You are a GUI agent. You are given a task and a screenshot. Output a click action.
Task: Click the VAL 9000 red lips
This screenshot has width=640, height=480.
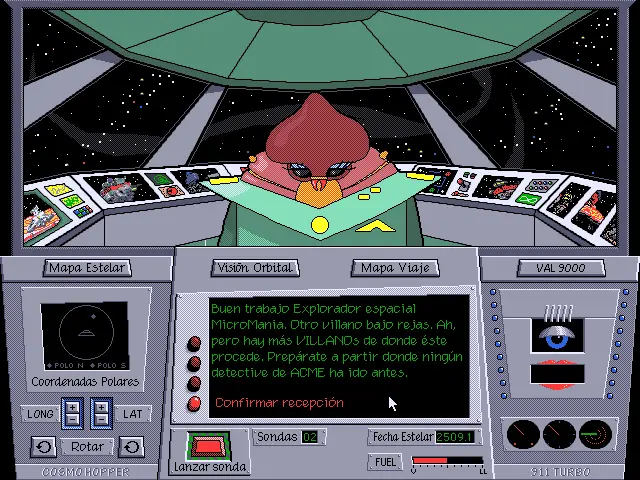[556, 372]
